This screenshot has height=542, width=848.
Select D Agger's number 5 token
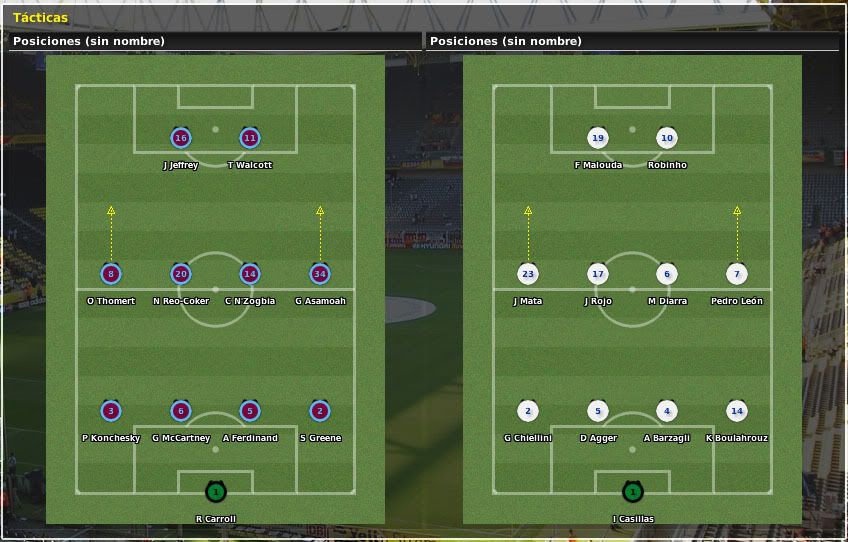click(598, 411)
